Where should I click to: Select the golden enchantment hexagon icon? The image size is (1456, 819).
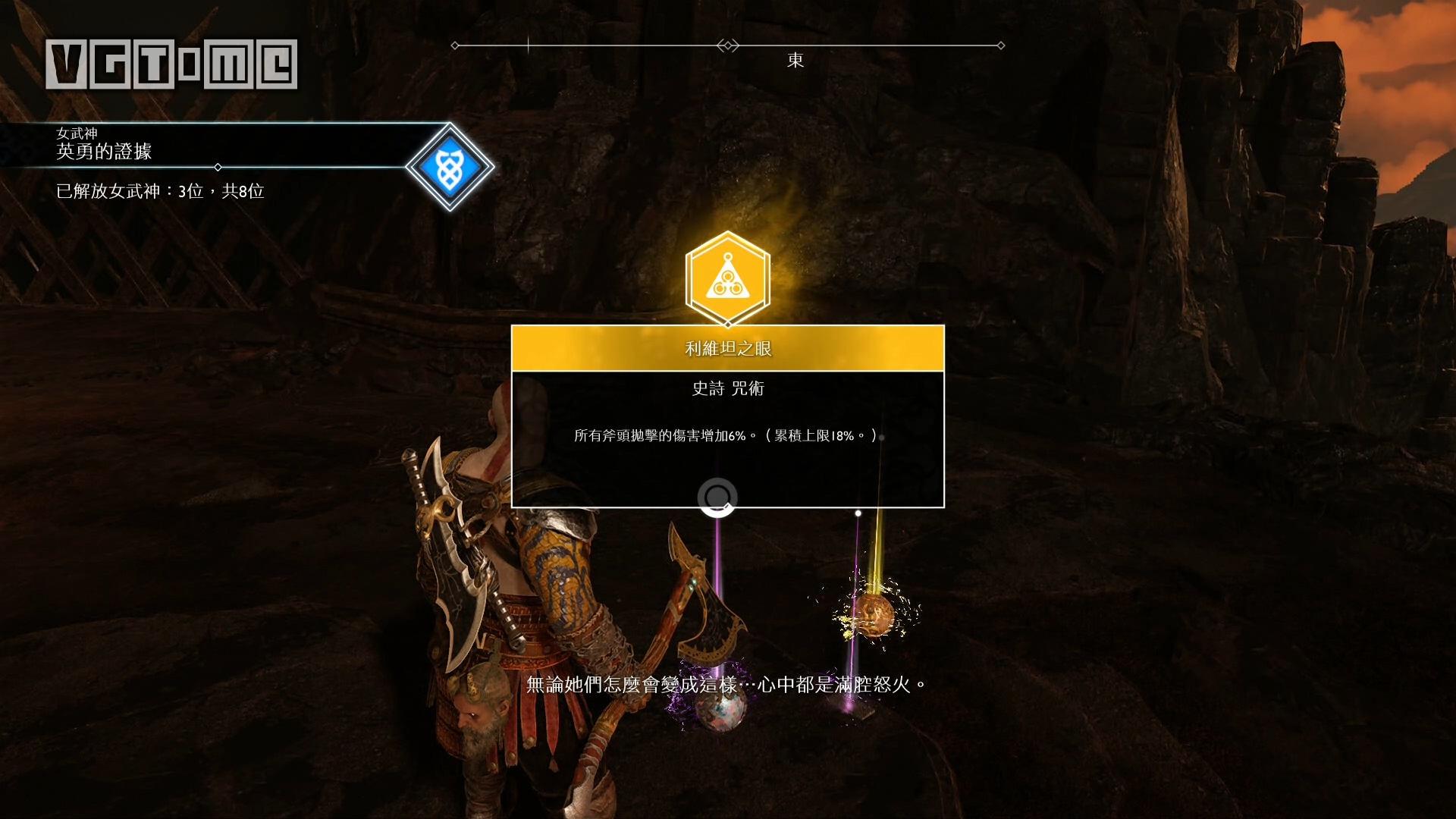tap(727, 279)
